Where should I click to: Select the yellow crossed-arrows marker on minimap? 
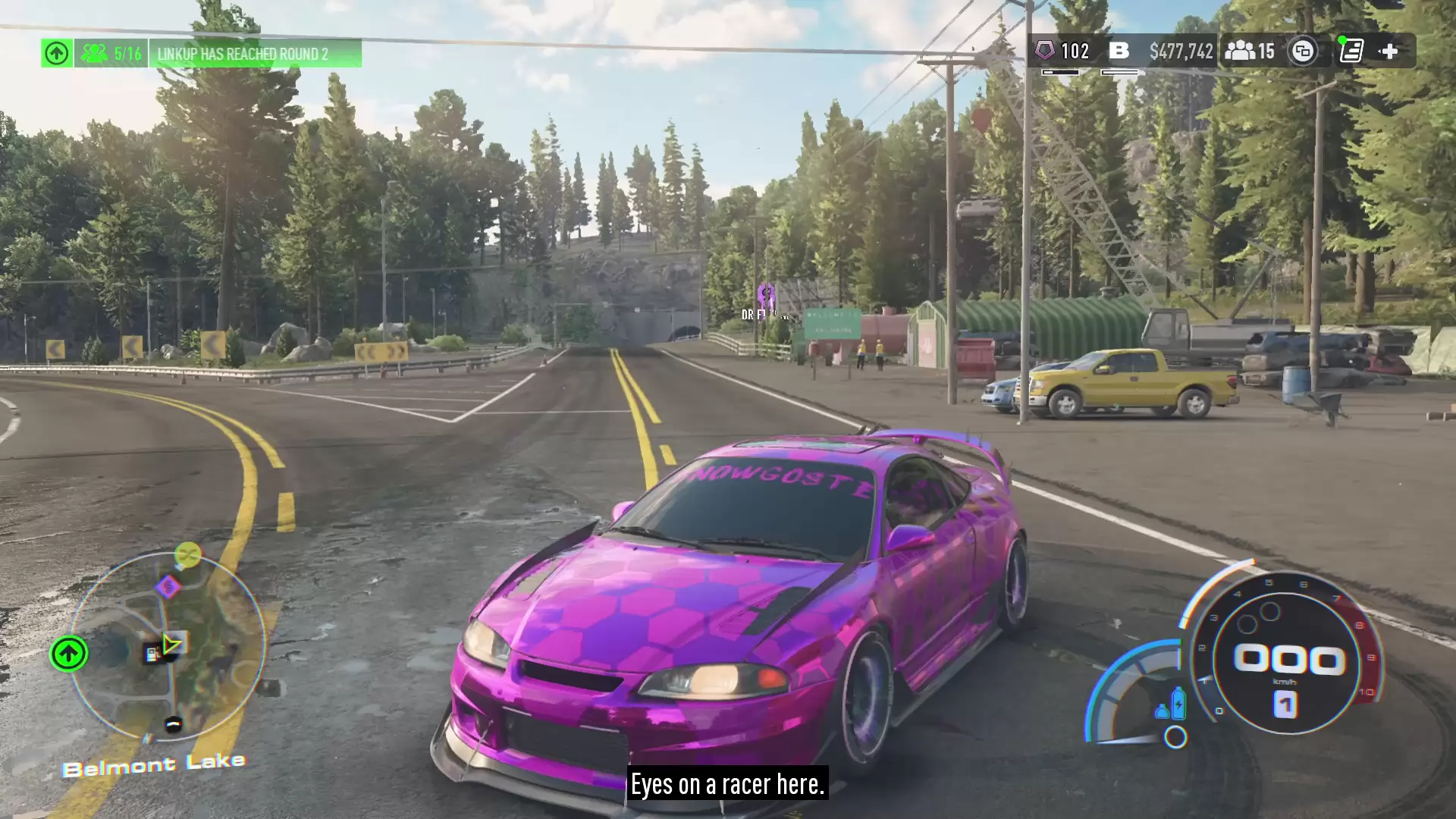187,555
